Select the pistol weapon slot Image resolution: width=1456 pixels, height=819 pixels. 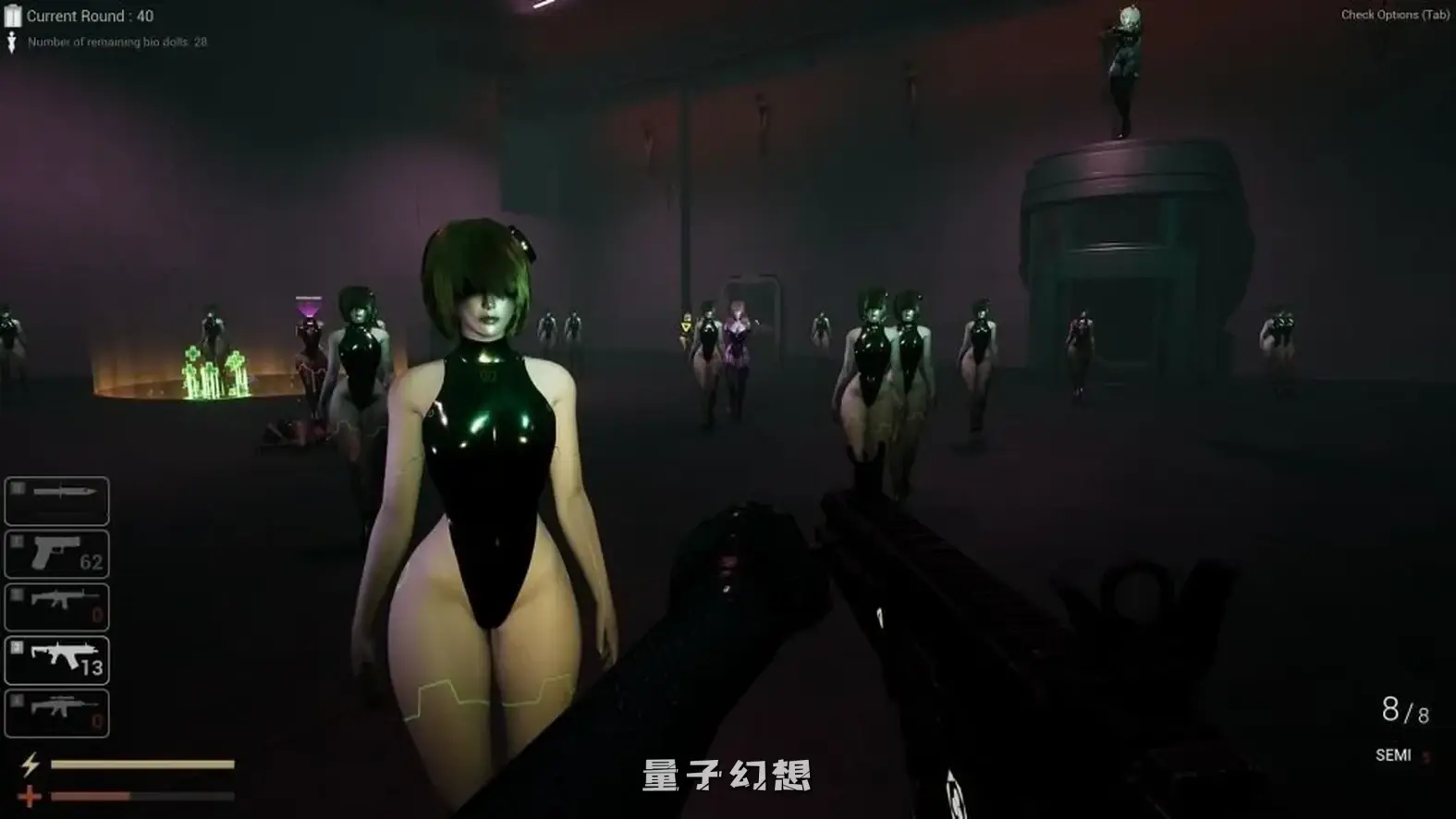[55, 552]
